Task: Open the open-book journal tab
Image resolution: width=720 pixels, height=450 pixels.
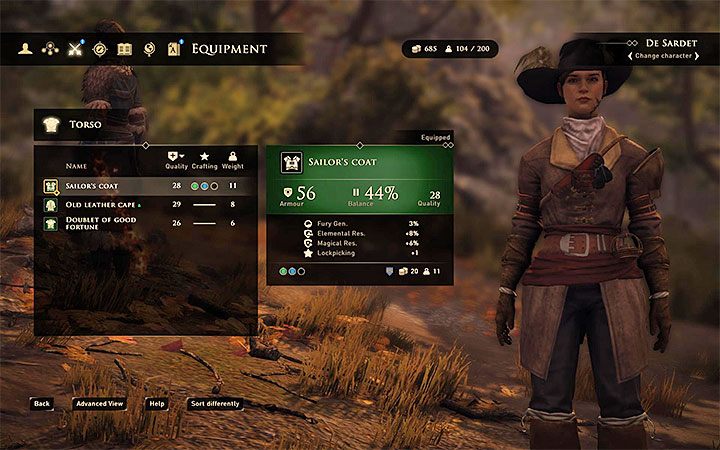Action: tap(124, 48)
